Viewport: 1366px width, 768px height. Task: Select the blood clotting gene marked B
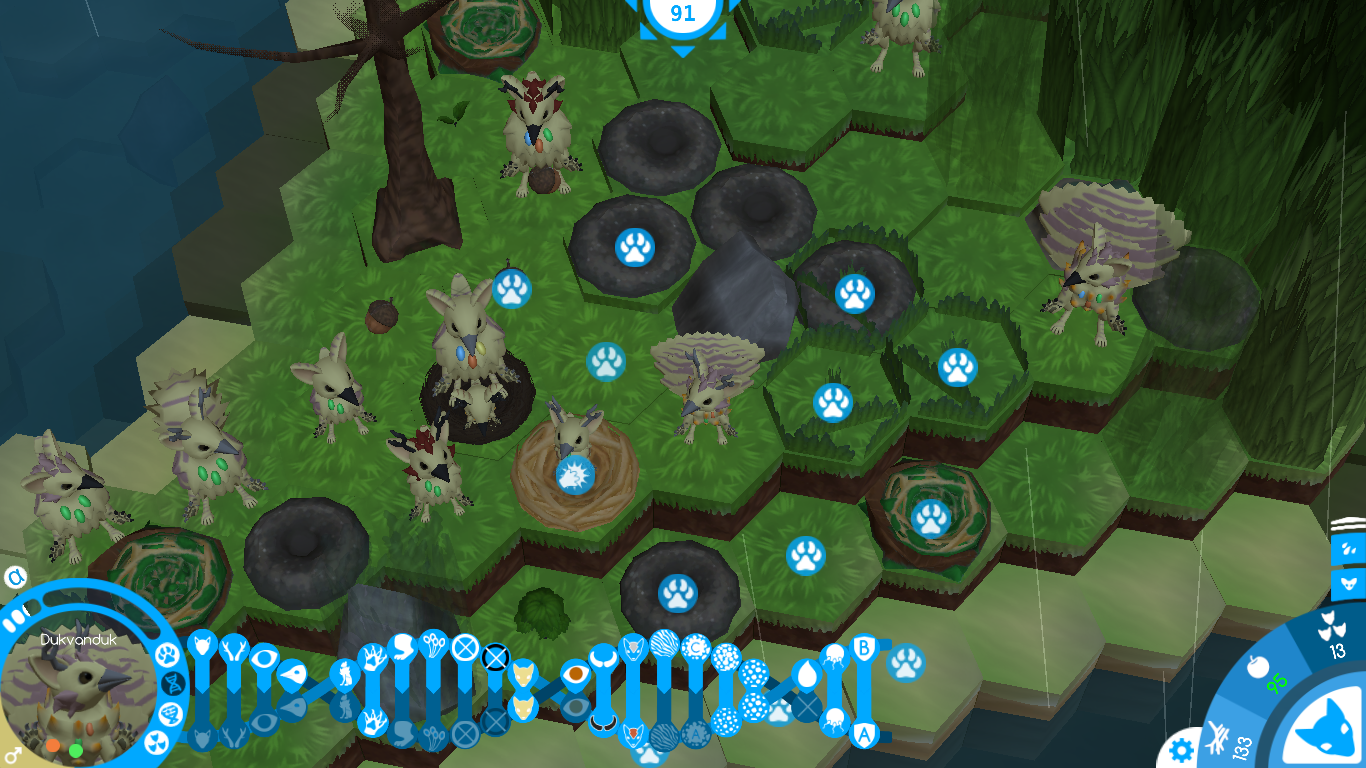864,647
